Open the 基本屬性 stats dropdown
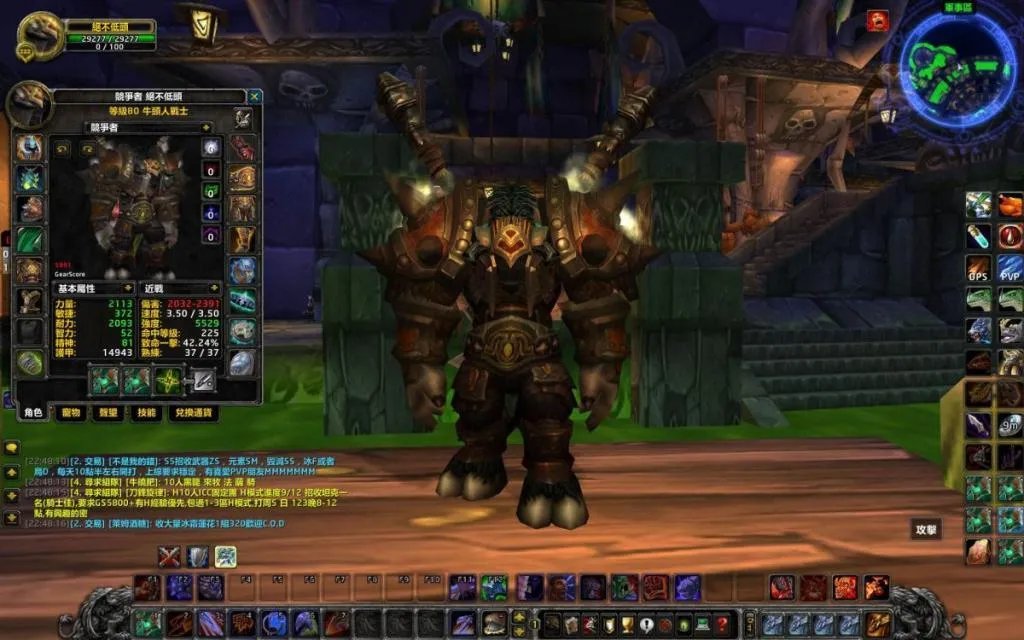The width and height of the screenshot is (1024, 640). click(x=127, y=288)
